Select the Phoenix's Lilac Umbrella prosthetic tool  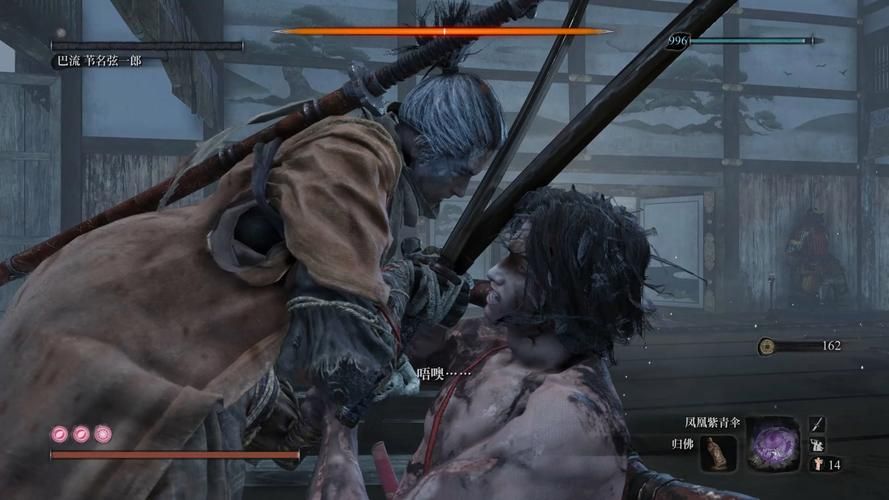(772, 442)
